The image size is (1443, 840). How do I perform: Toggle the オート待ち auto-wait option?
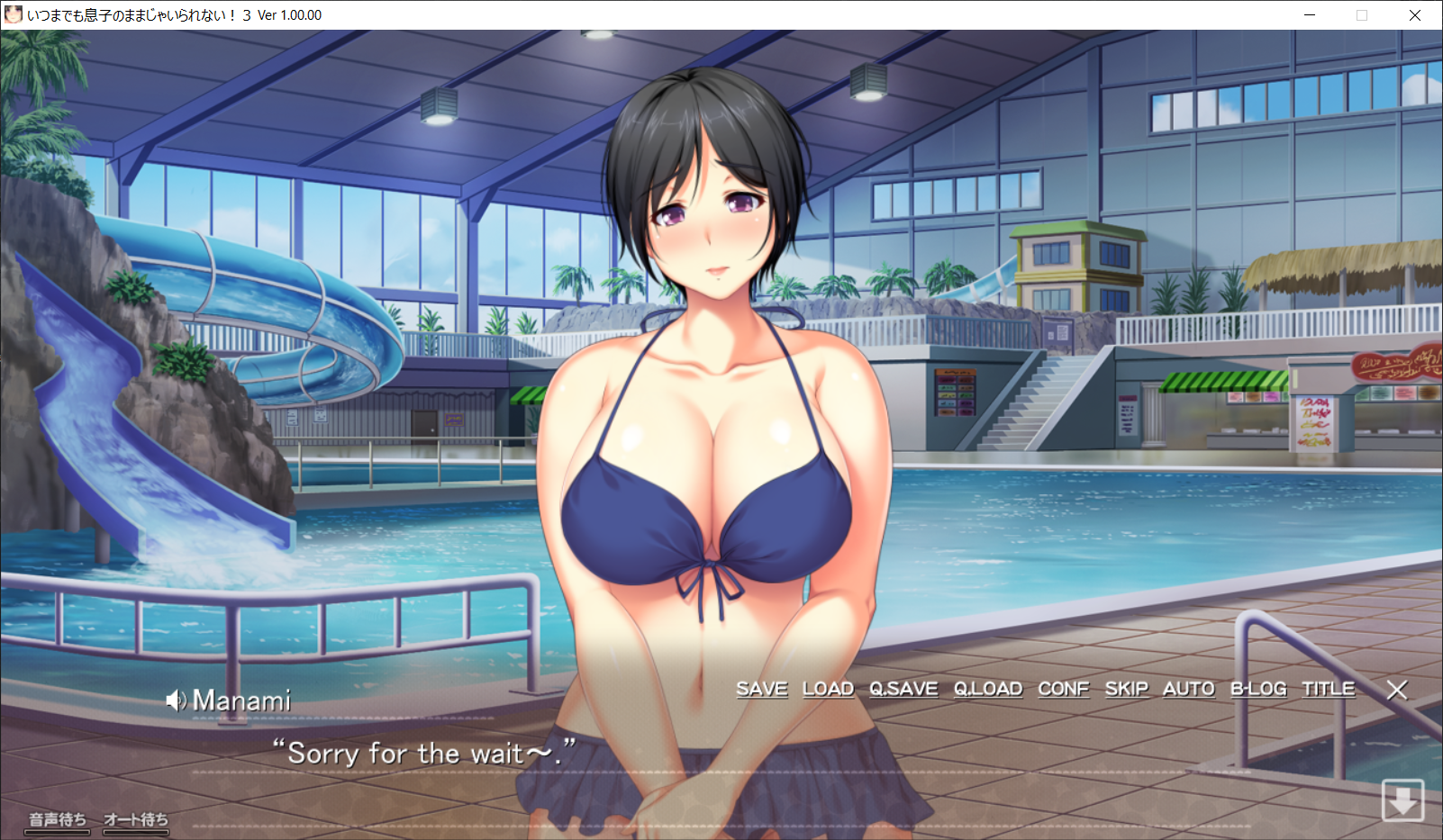[136, 820]
